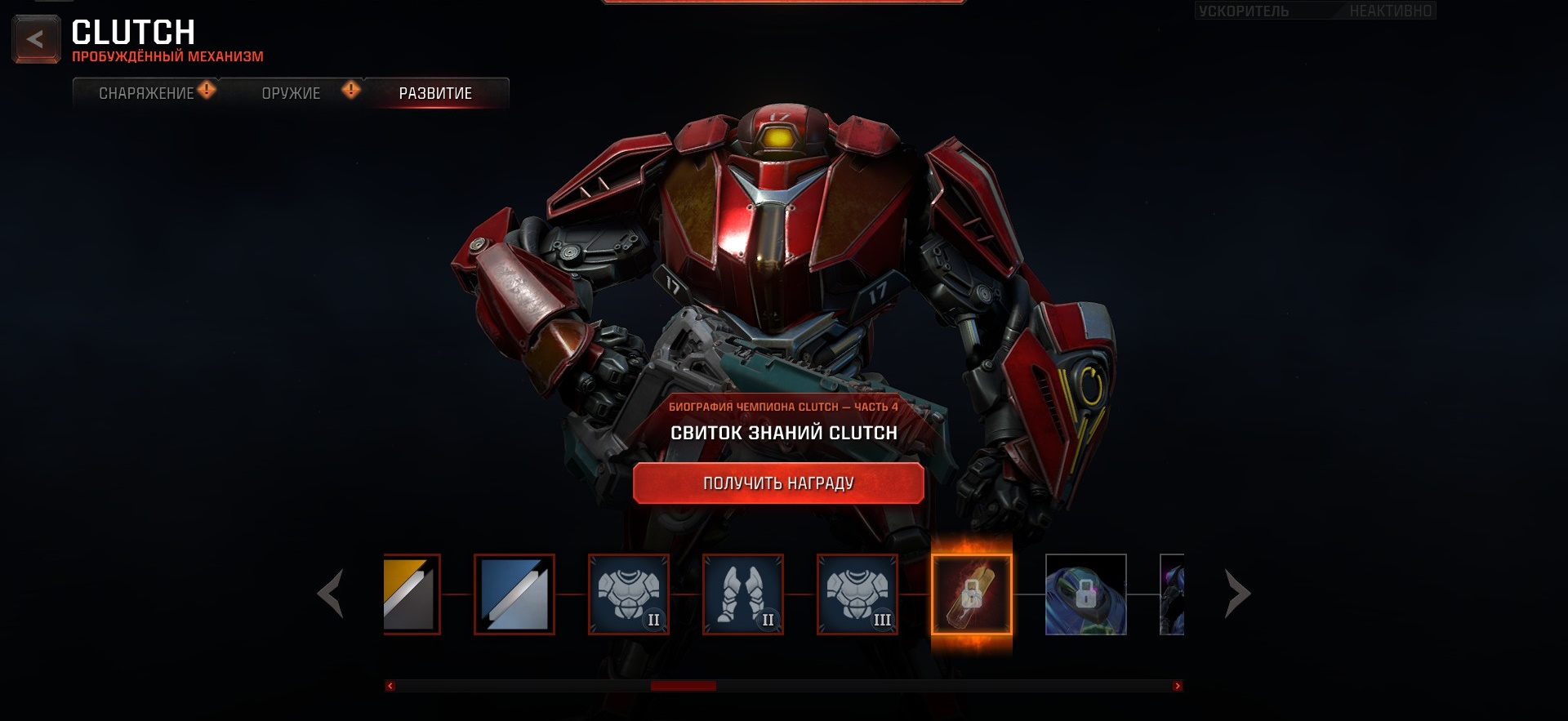The image size is (1568, 721).
Task: Select the blue shader reward tile
Action: [514, 594]
